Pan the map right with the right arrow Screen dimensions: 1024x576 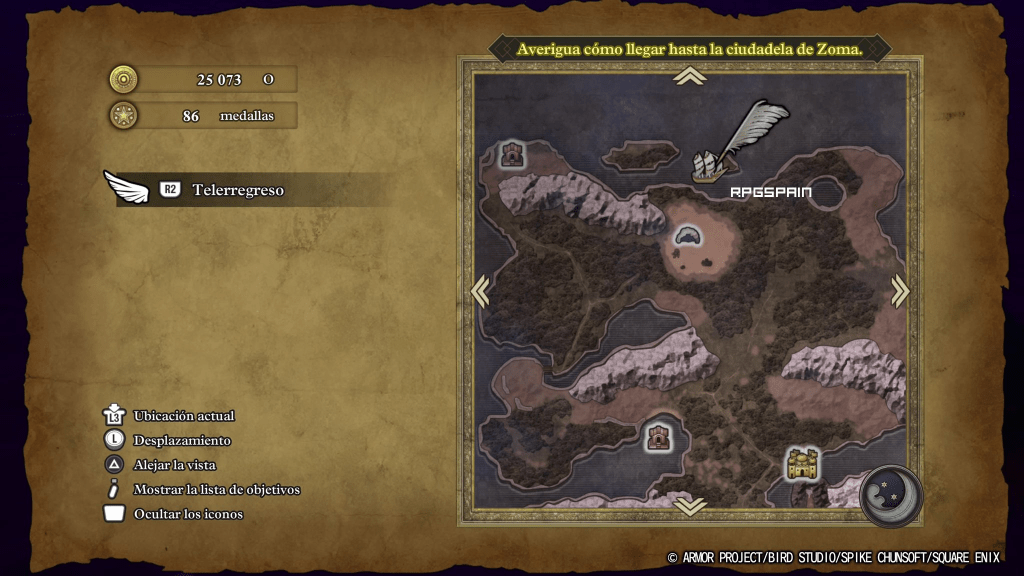pos(899,290)
